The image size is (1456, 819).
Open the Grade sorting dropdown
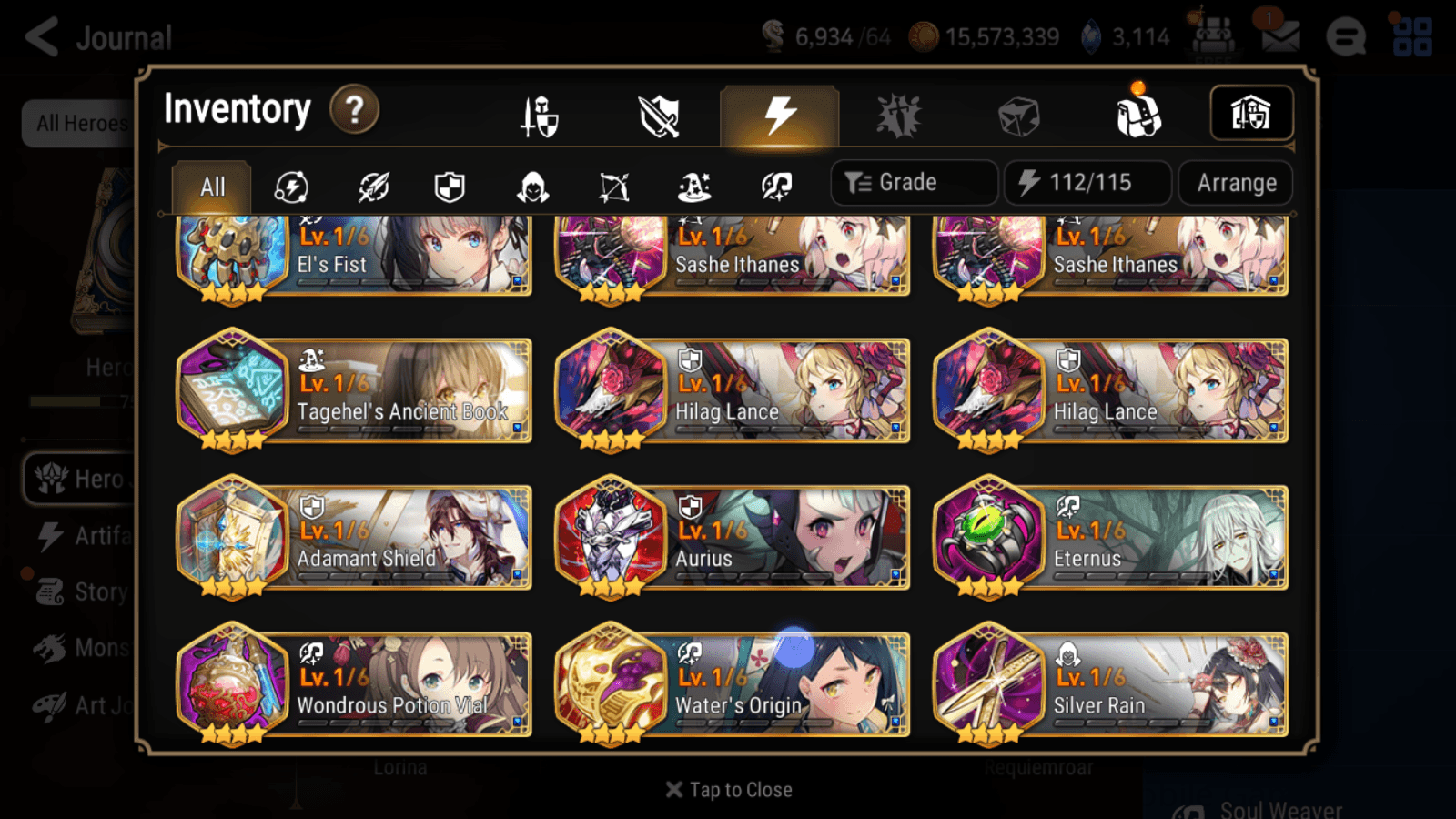(x=913, y=182)
